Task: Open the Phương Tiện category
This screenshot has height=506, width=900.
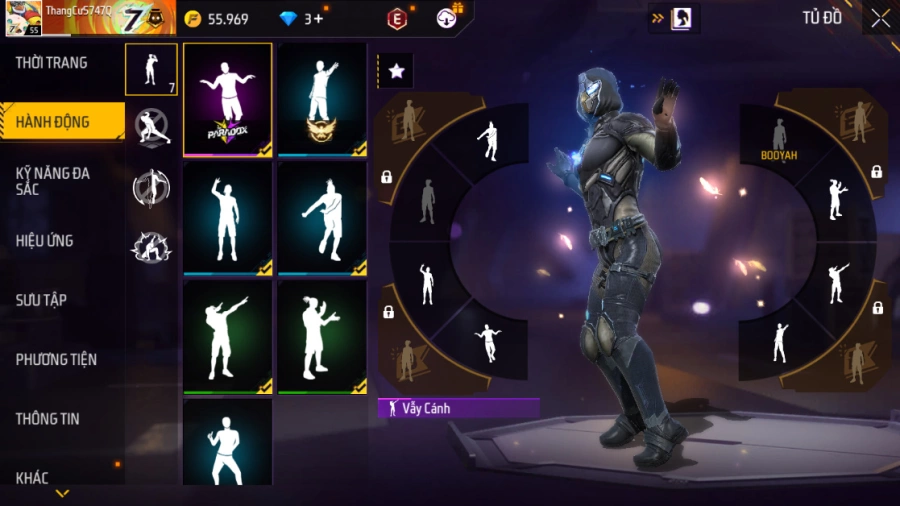Action: [56, 359]
